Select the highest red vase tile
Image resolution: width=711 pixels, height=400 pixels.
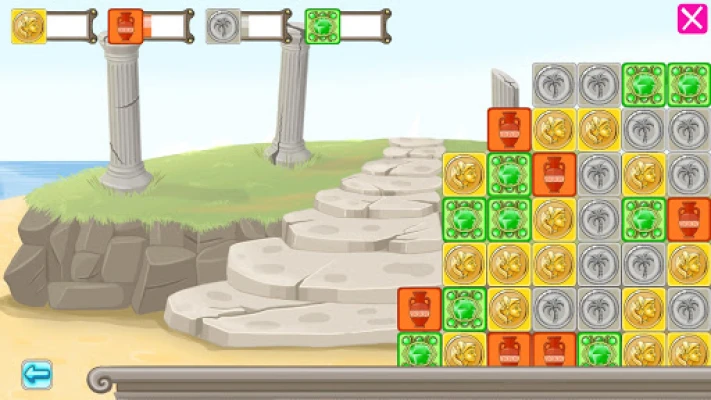(x=509, y=129)
